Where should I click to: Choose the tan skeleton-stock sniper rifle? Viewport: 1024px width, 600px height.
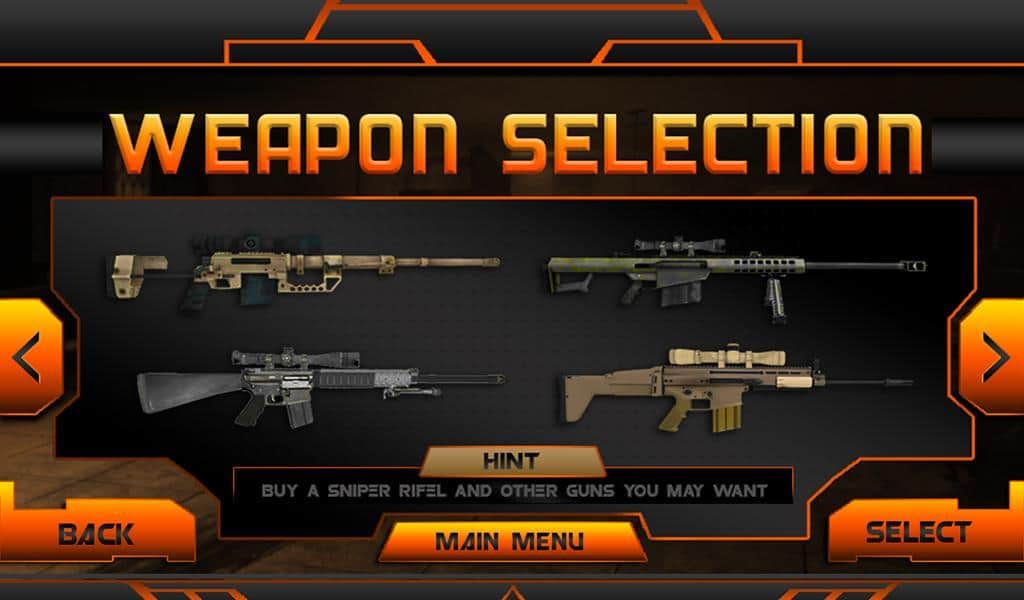point(305,266)
